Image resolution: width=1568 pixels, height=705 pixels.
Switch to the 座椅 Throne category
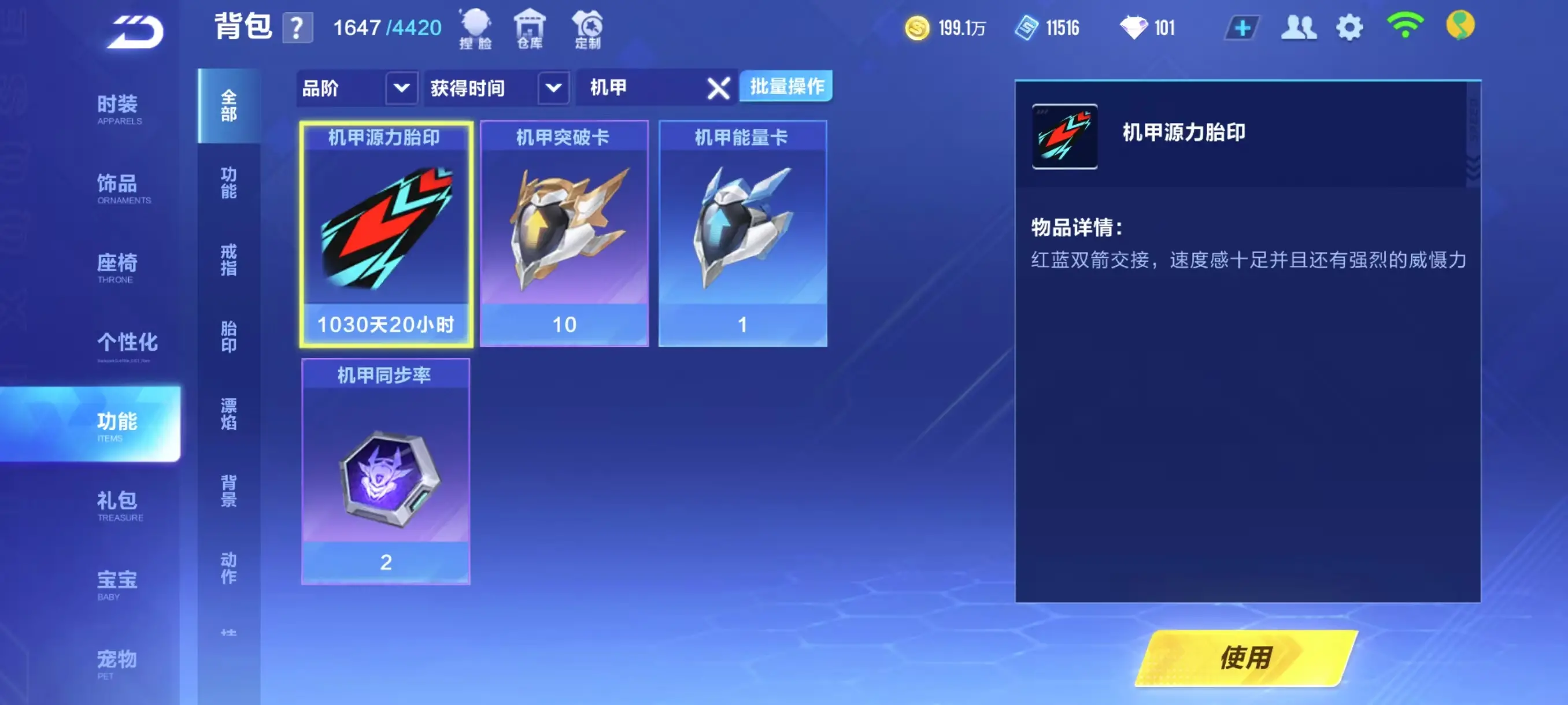117,268
